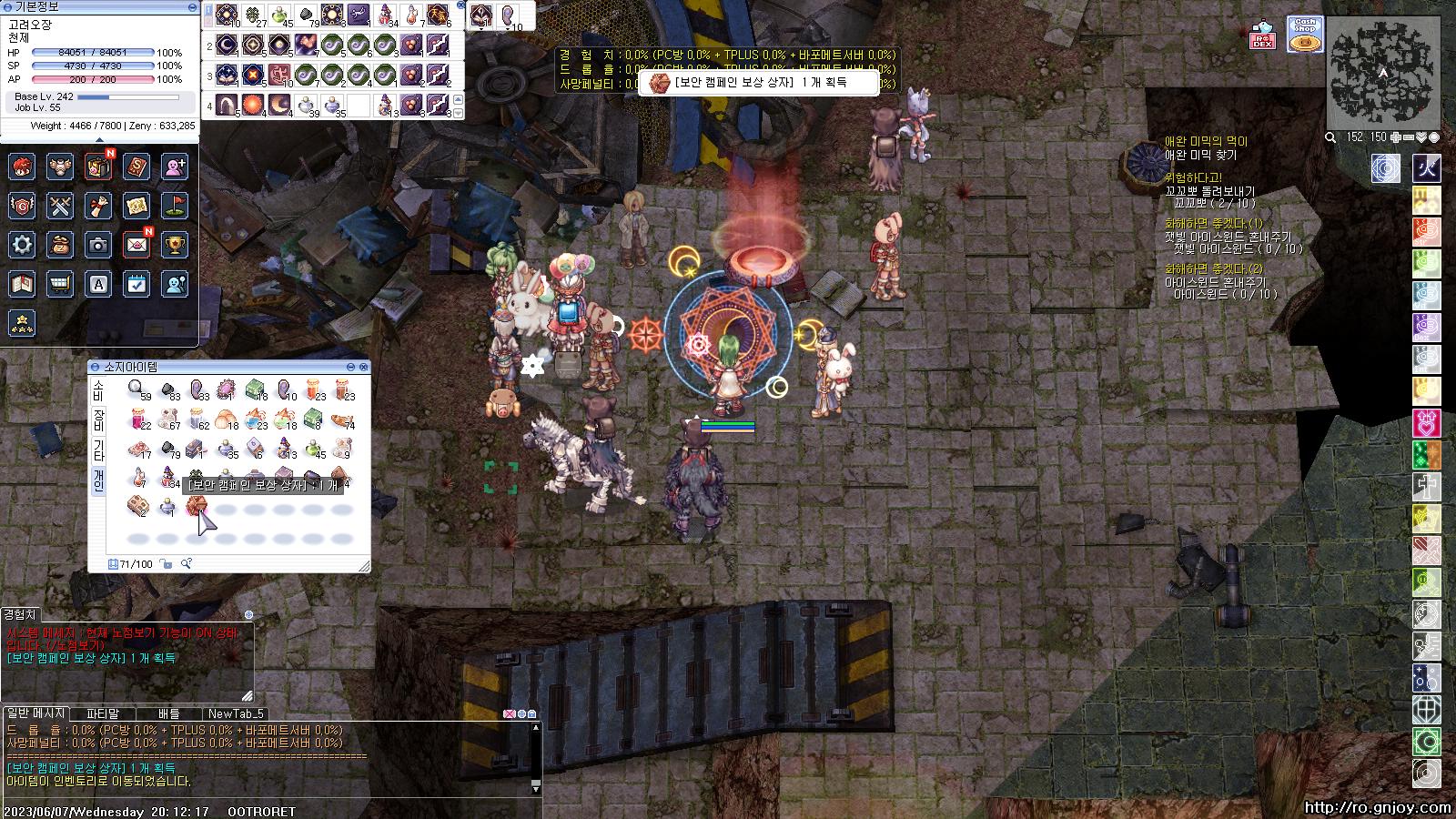Click the minimap
Viewport: 1456px width, 819px height.
[1382, 71]
